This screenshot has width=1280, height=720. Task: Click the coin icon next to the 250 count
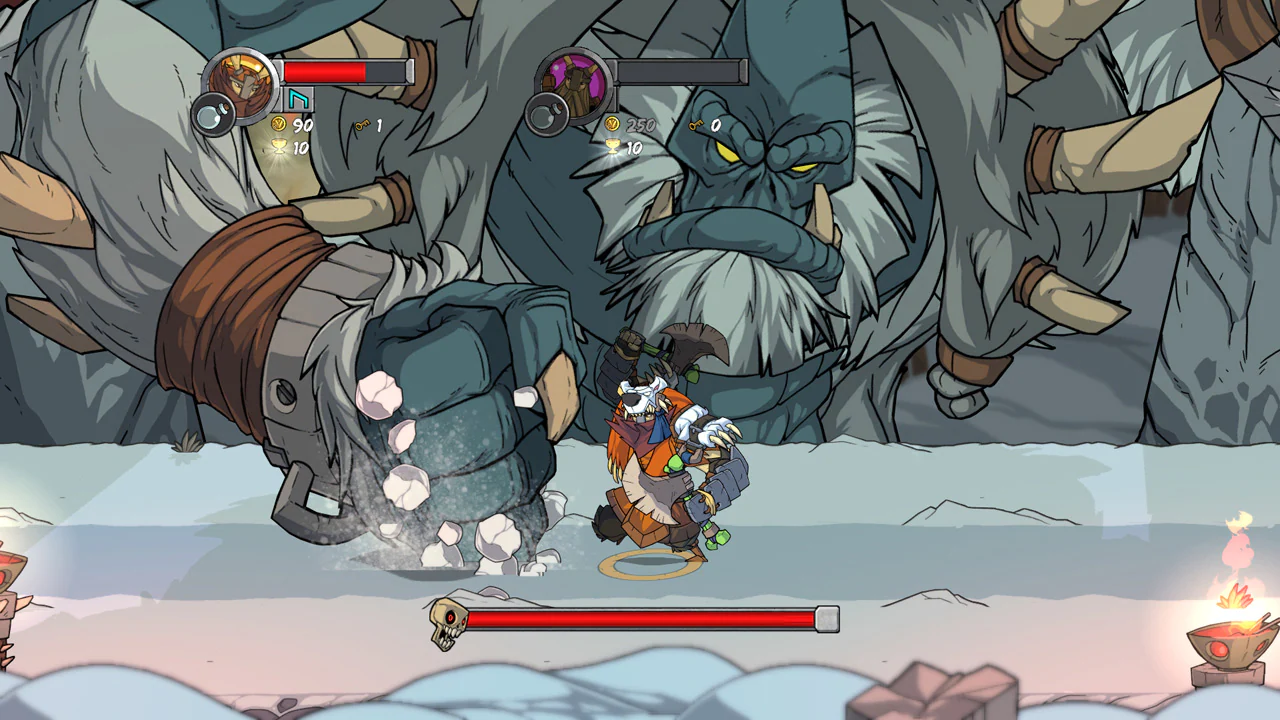[x=613, y=124]
